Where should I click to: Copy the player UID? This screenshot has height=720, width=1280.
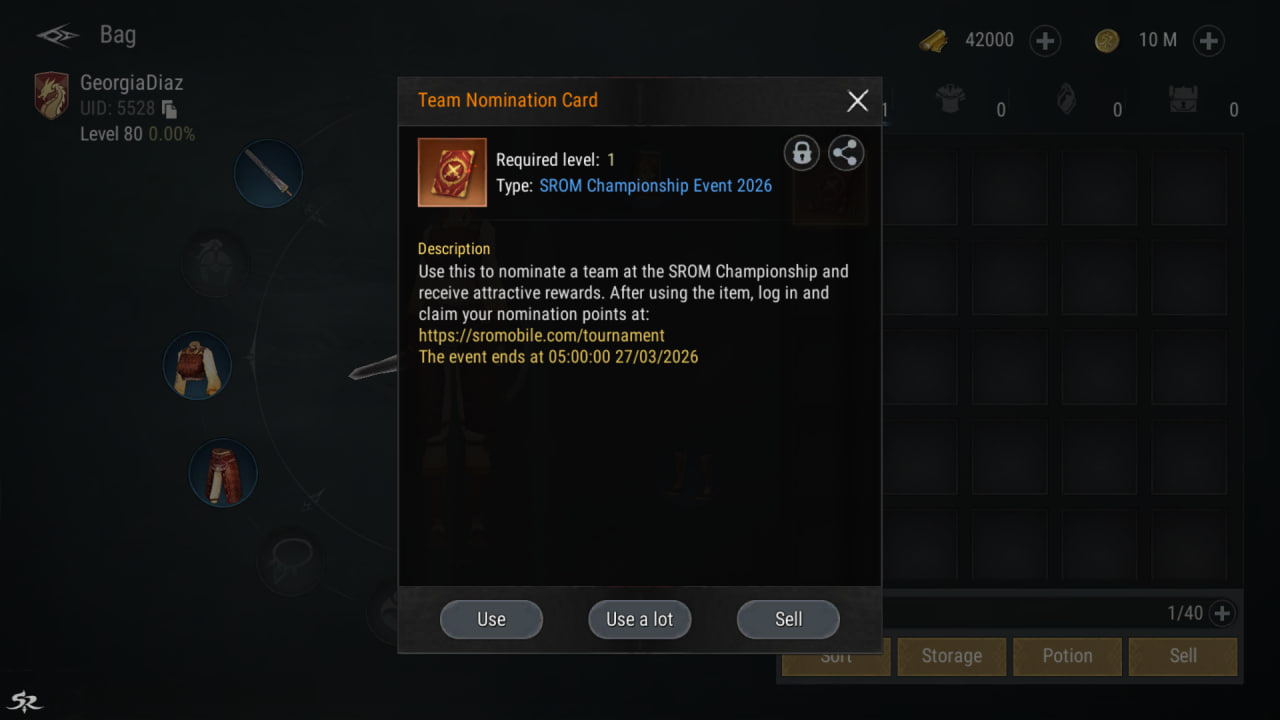point(169,109)
